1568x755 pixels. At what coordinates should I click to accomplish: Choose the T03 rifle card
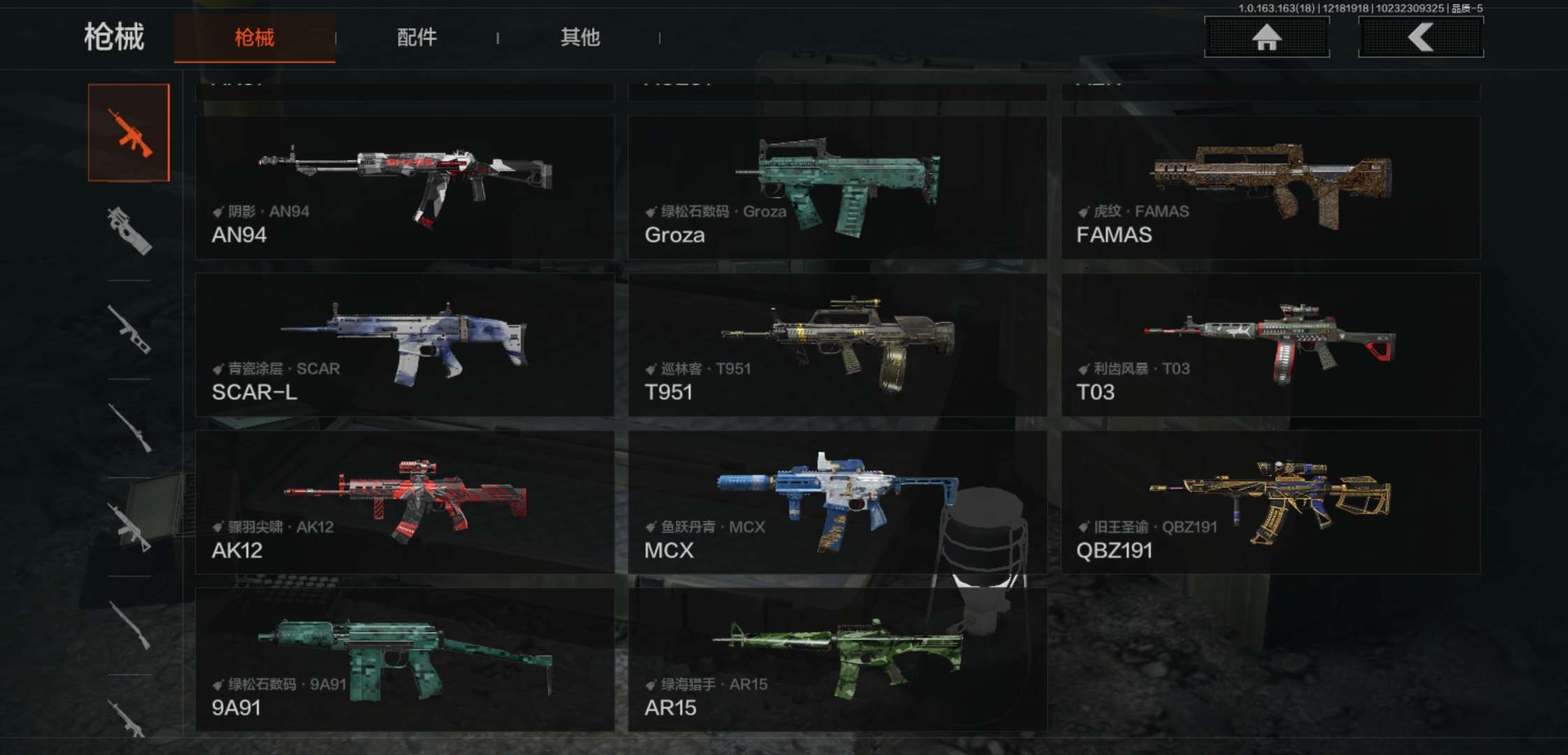[1270, 345]
